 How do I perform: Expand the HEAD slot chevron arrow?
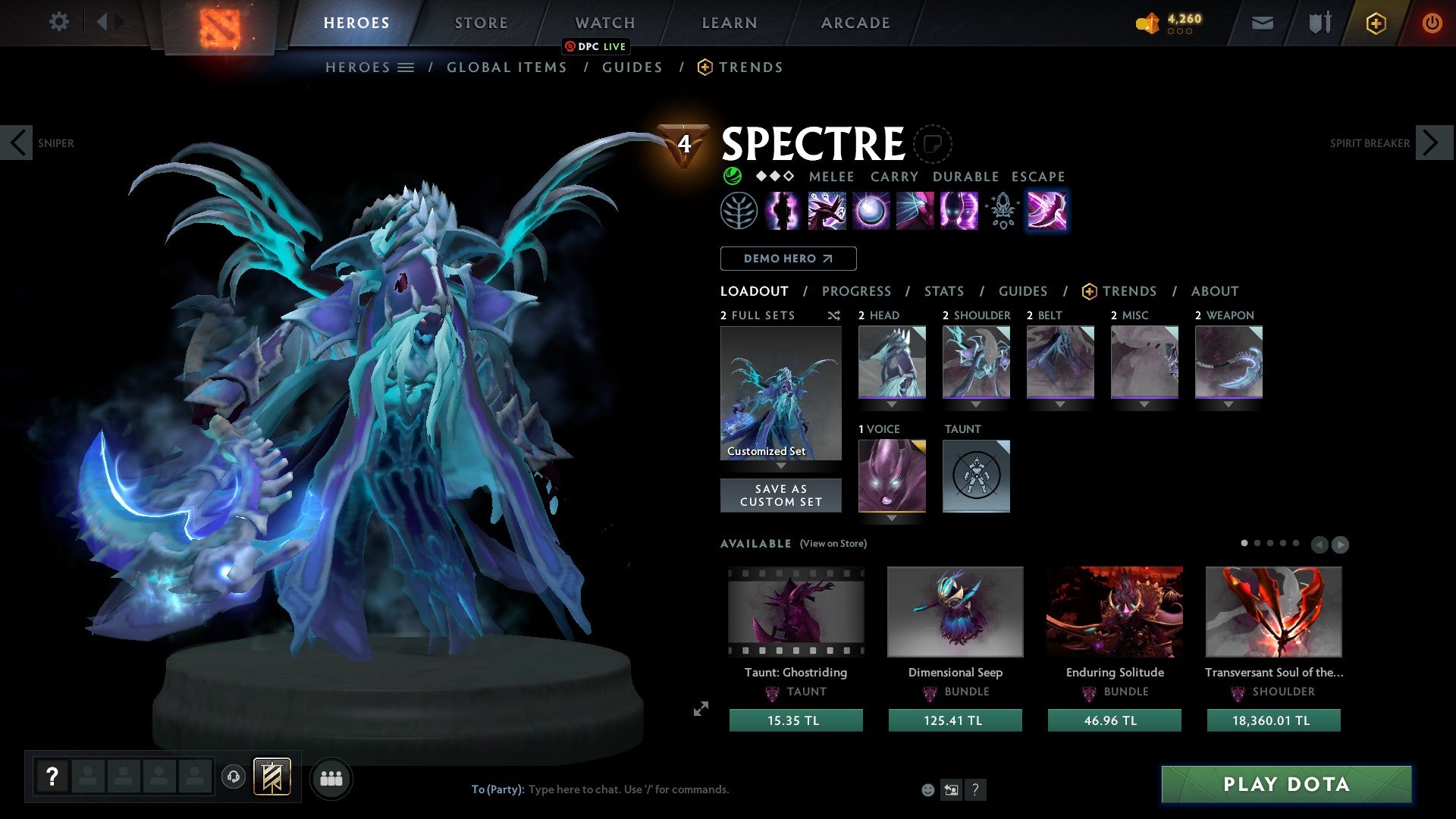(892, 404)
